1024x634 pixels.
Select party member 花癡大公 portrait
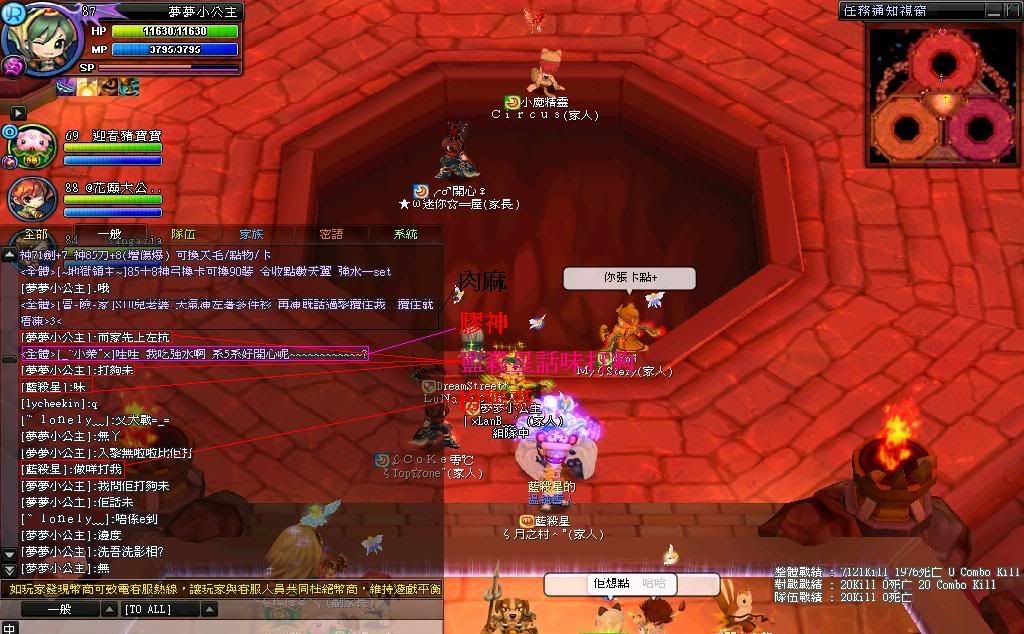31,199
